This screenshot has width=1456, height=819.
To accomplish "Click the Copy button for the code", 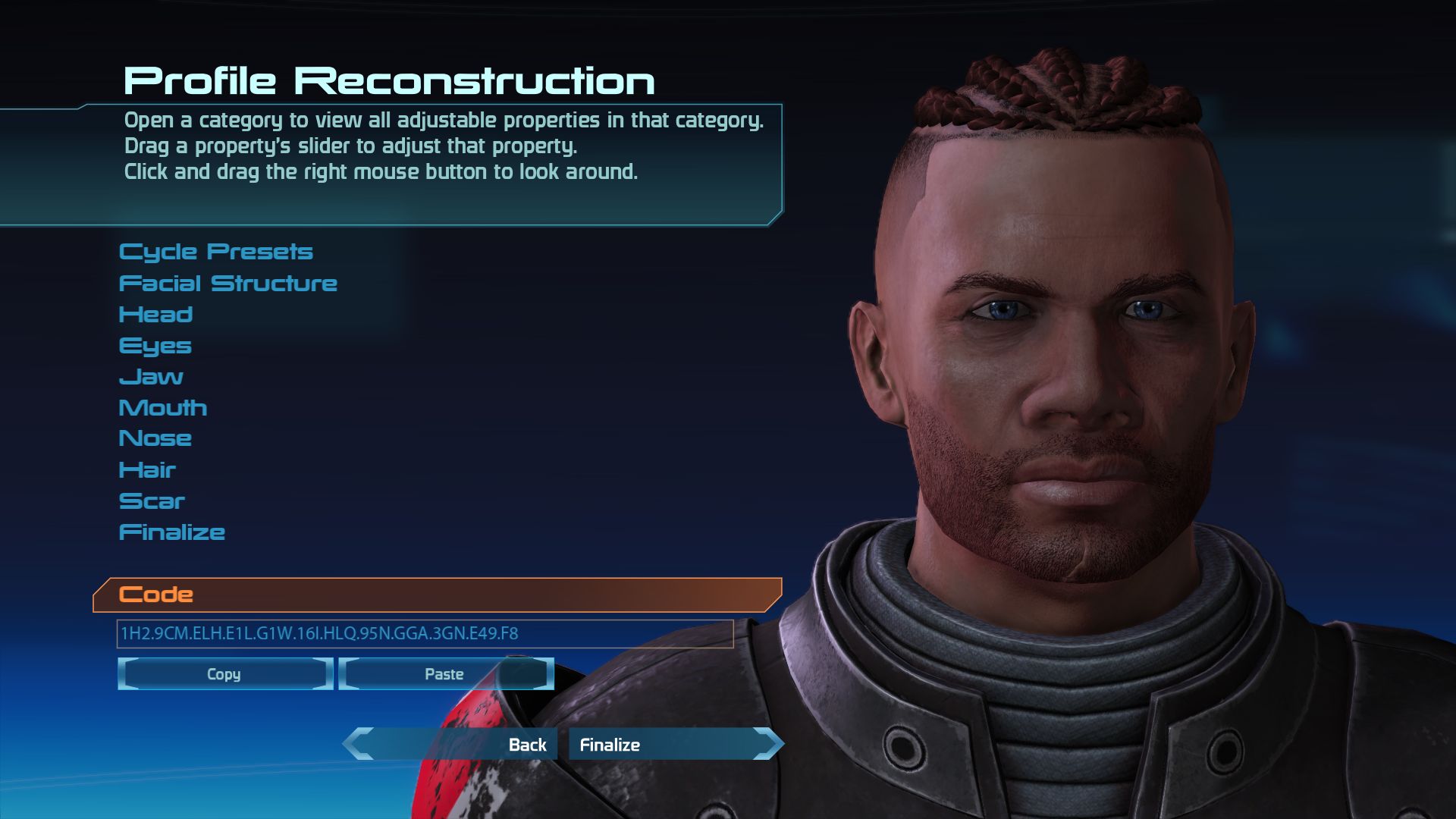I will pyautogui.click(x=224, y=674).
